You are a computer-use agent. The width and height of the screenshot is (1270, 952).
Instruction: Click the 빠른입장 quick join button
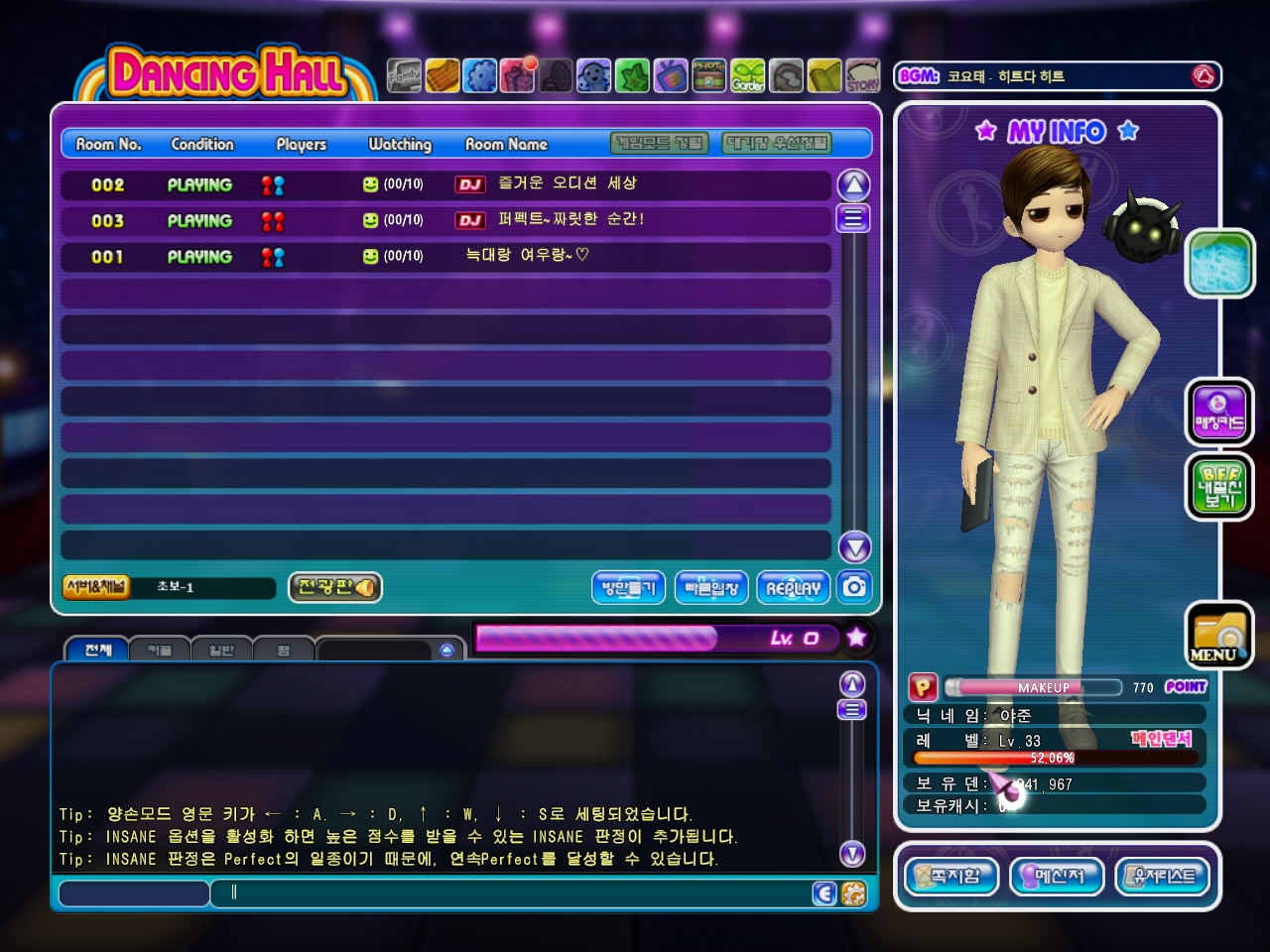tap(711, 587)
